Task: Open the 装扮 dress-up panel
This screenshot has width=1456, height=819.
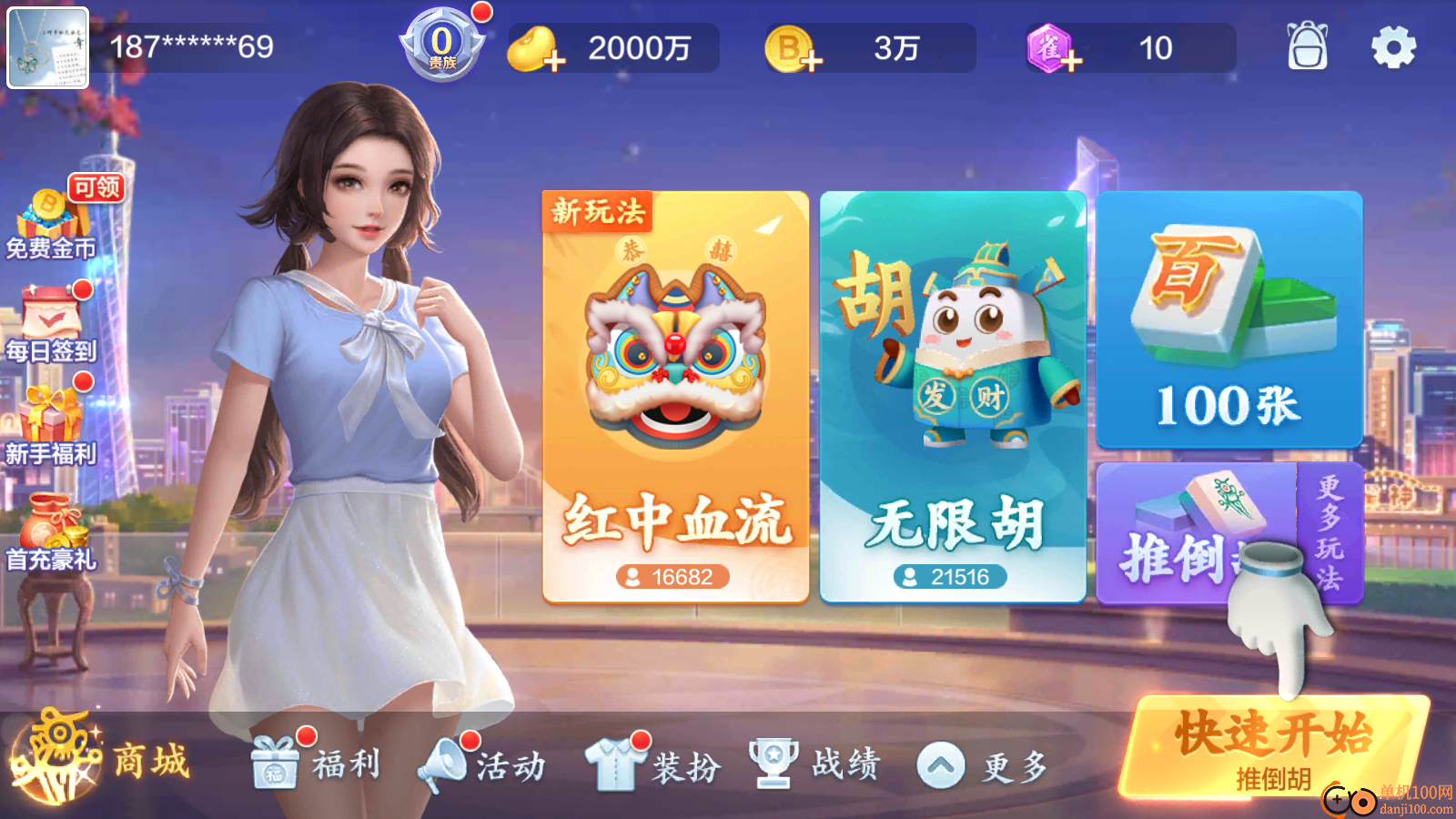Action: pyautogui.click(x=655, y=764)
